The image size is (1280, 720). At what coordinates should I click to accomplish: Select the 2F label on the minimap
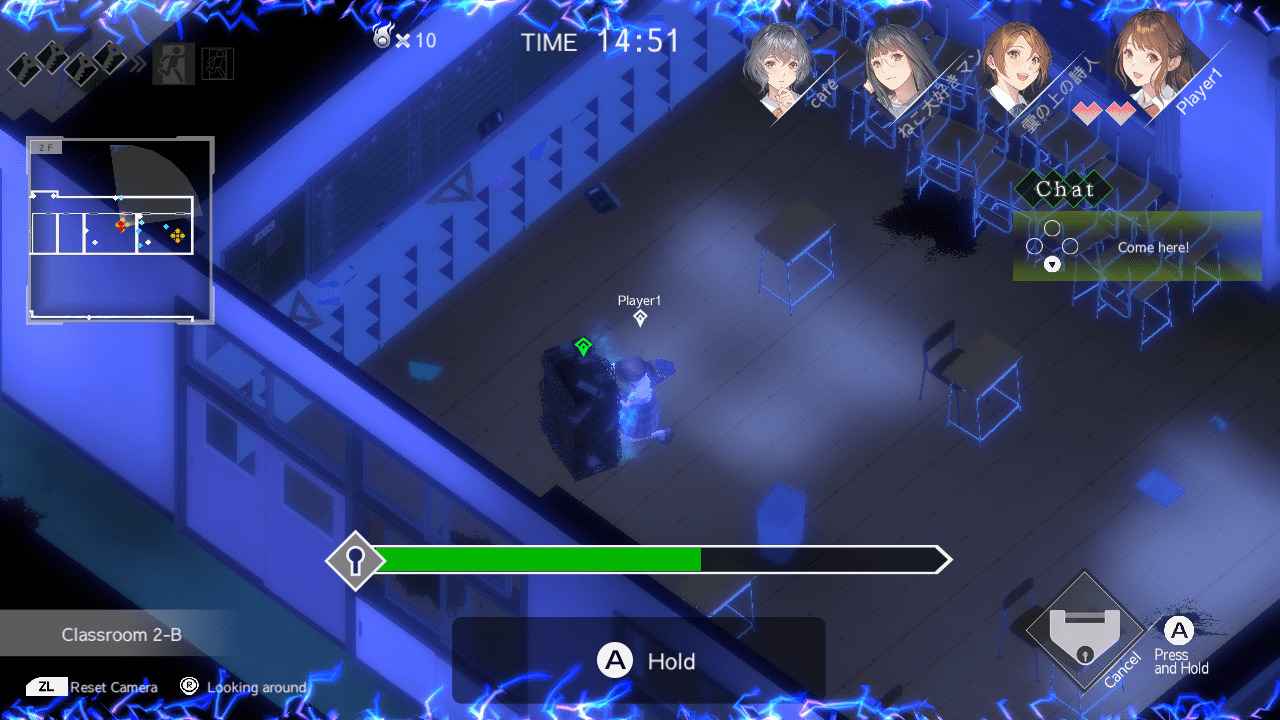point(44,146)
